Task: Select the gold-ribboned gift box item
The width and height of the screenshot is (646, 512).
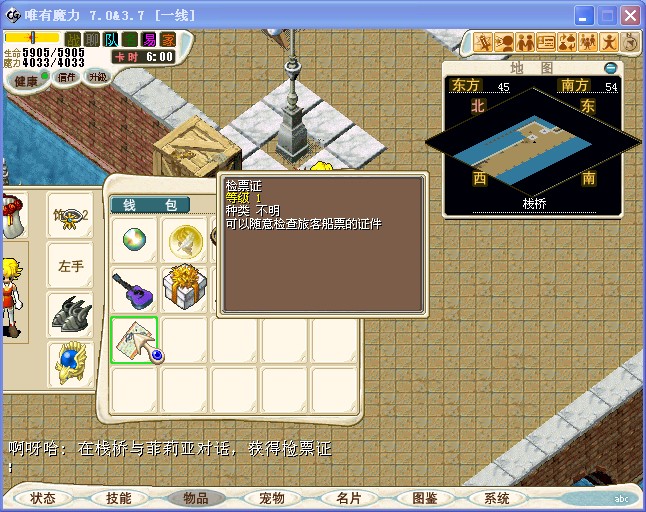Action: click(x=184, y=290)
